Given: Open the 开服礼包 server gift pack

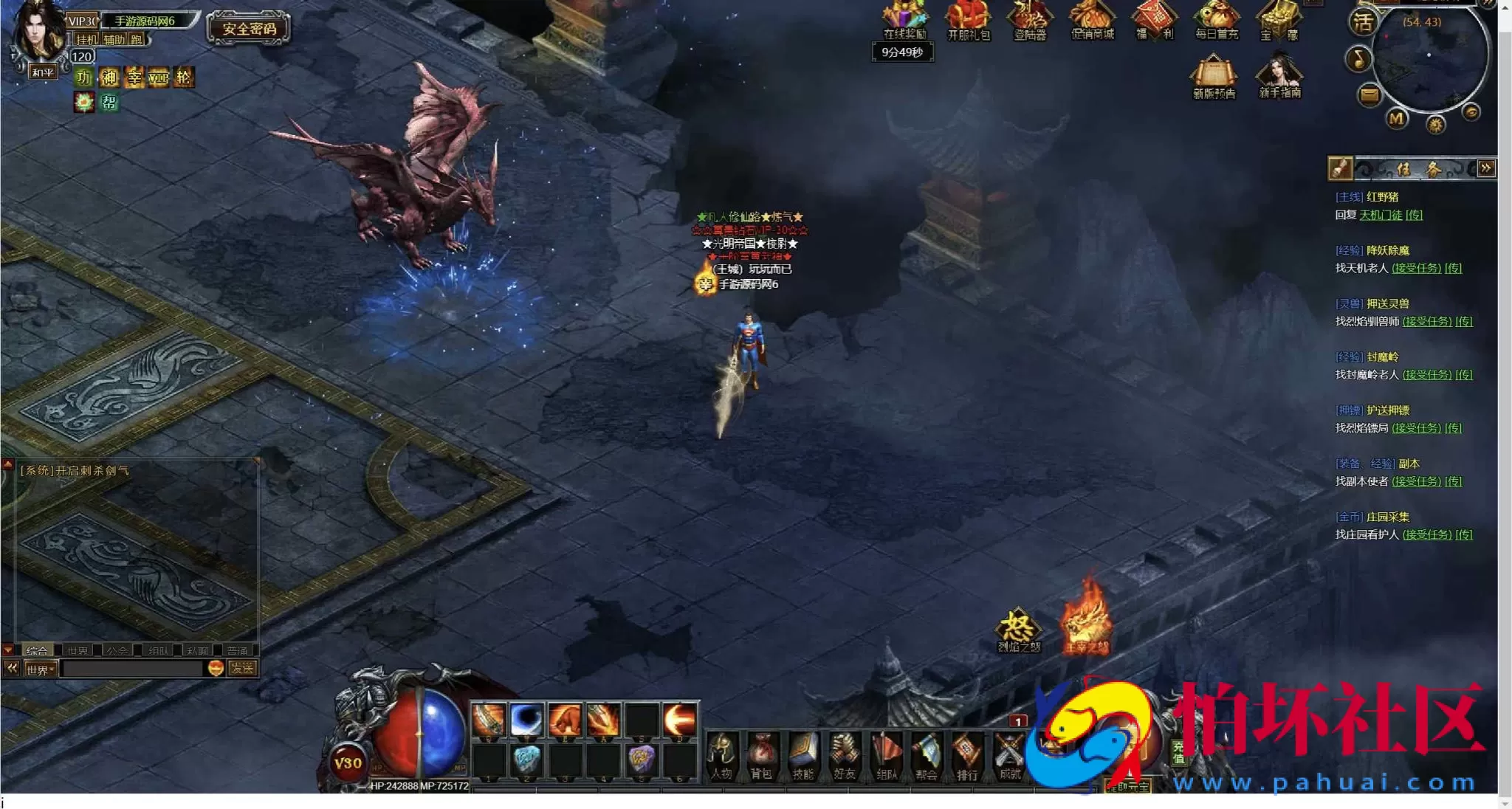Looking at the screenshot, I should pyautogui.click(x=969, y=20).
